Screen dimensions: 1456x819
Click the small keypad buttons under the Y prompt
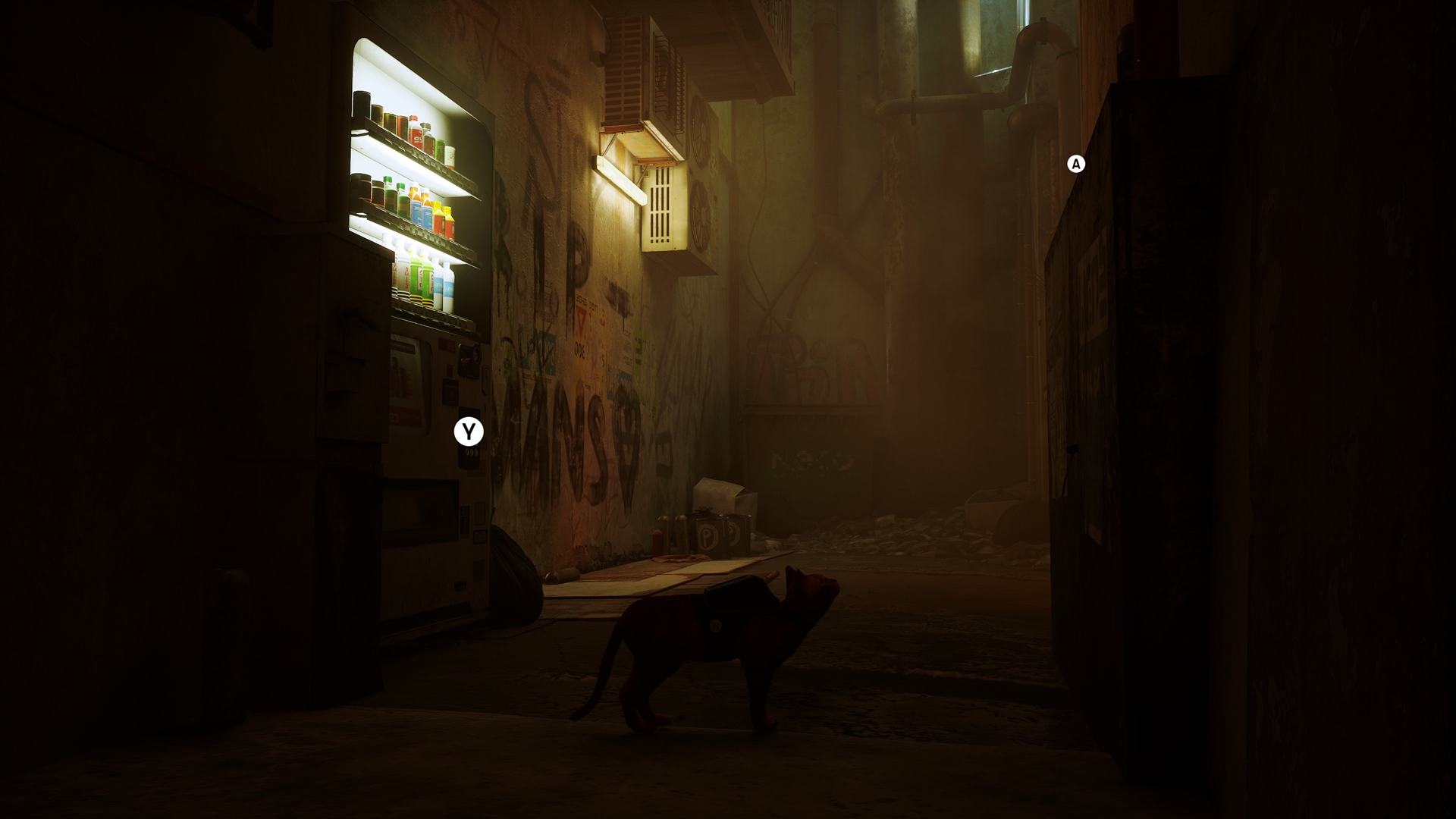[x=471, y=452]
